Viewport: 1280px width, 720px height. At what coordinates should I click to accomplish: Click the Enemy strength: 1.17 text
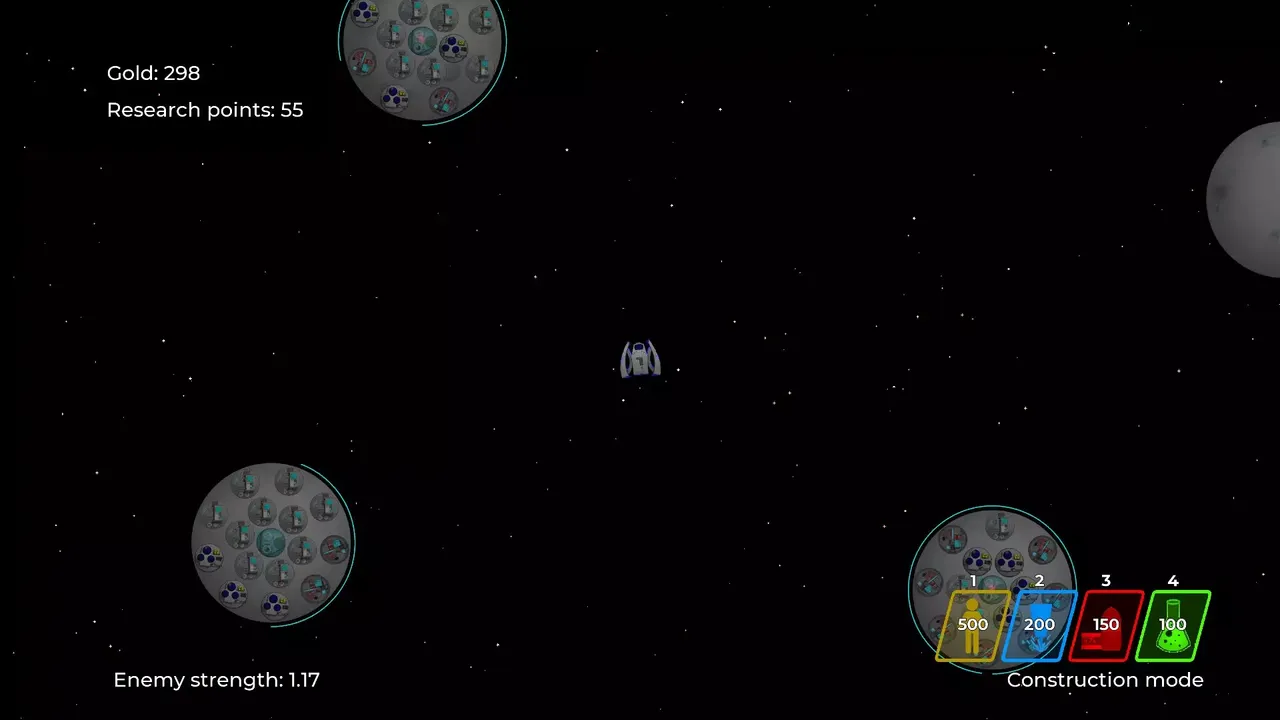click(x=217, y=679)
